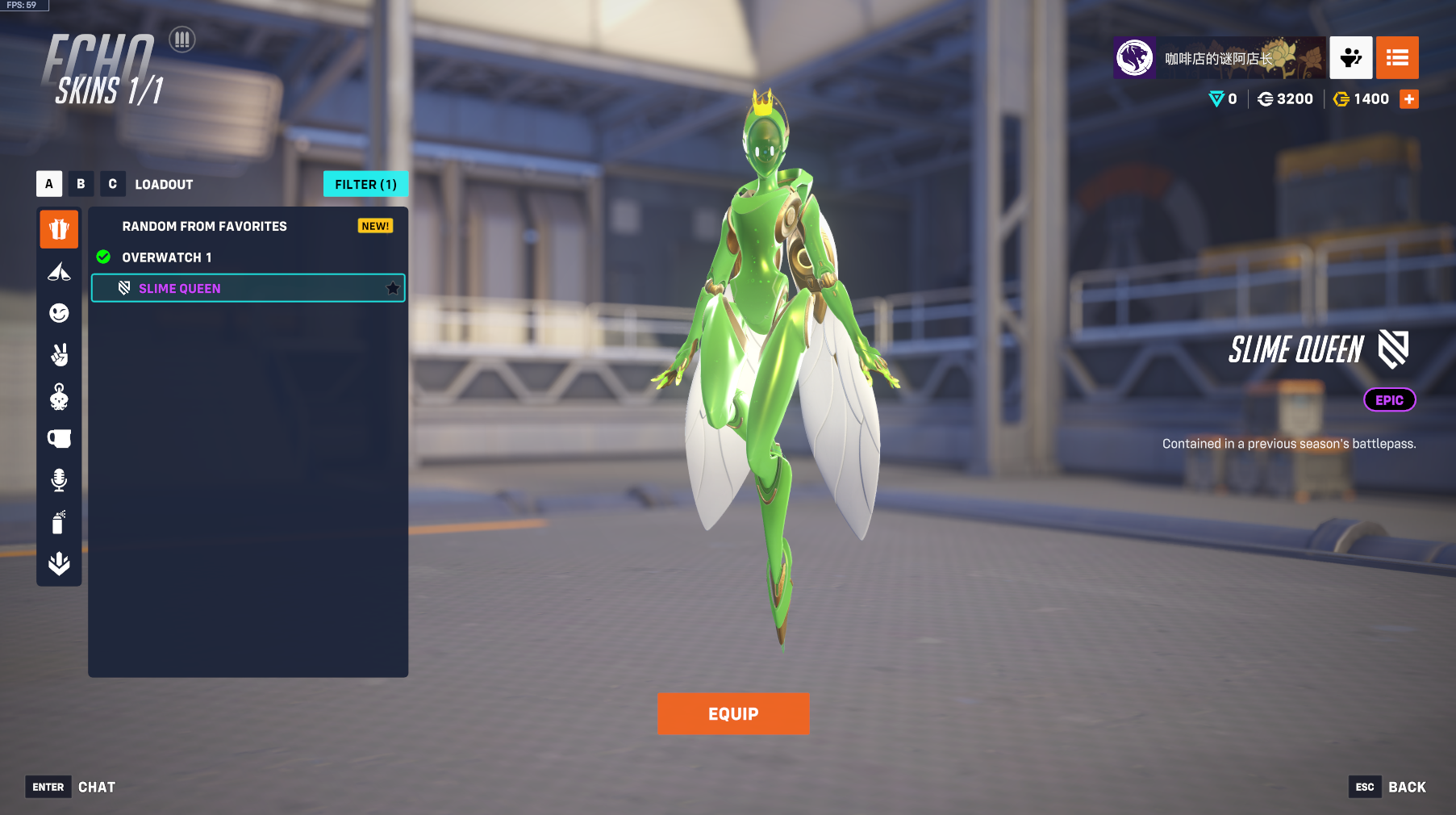This screenshot has height=815, width=1456.
Task: Favorite Slime Queen with the star
Action: pos(393,288)
